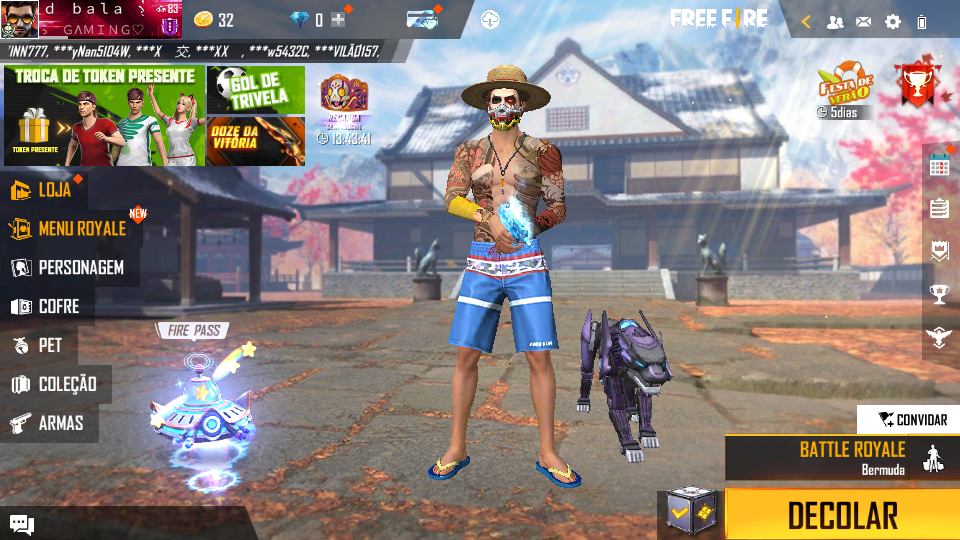Screen dimensions: 960x540
Task: Open the settings gear icon
Action: 893,22
